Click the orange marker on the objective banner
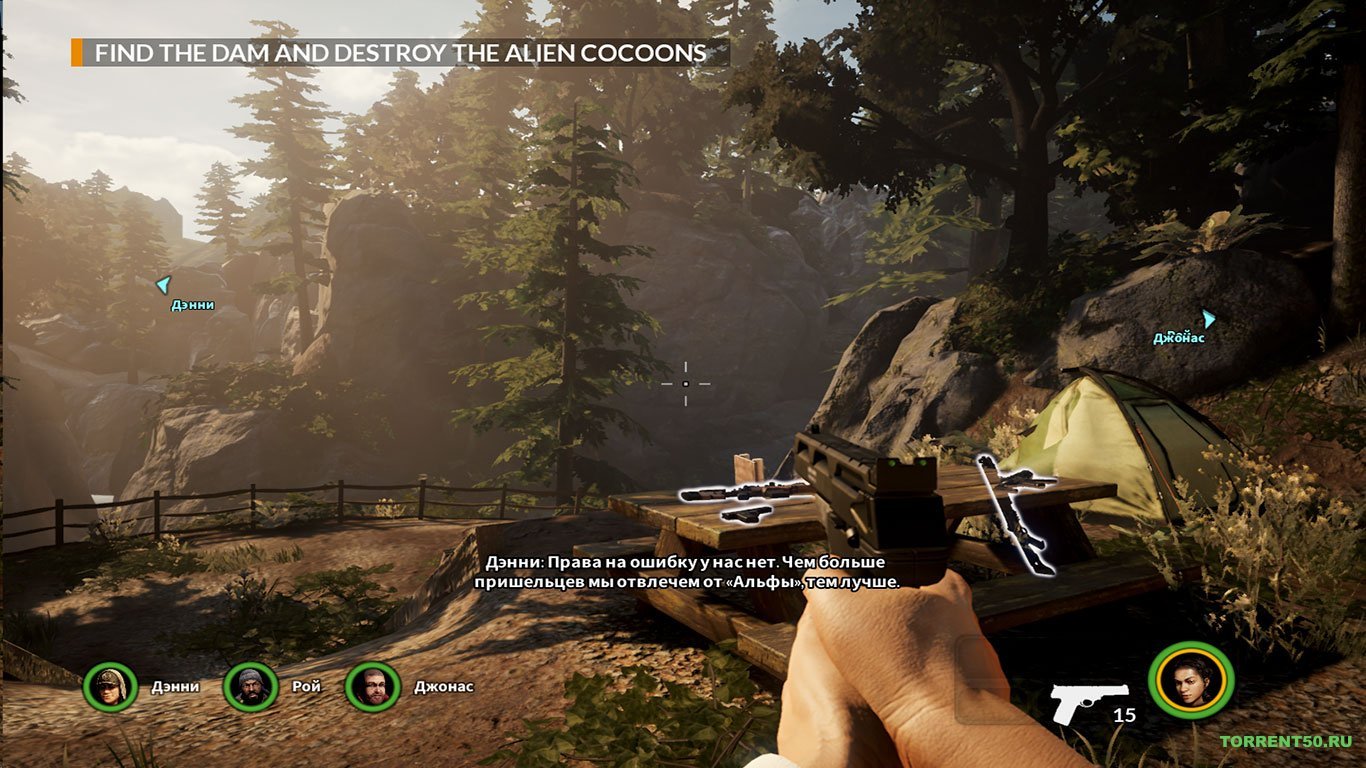Viewport: 1366px width, 768px height. point(78,49)
